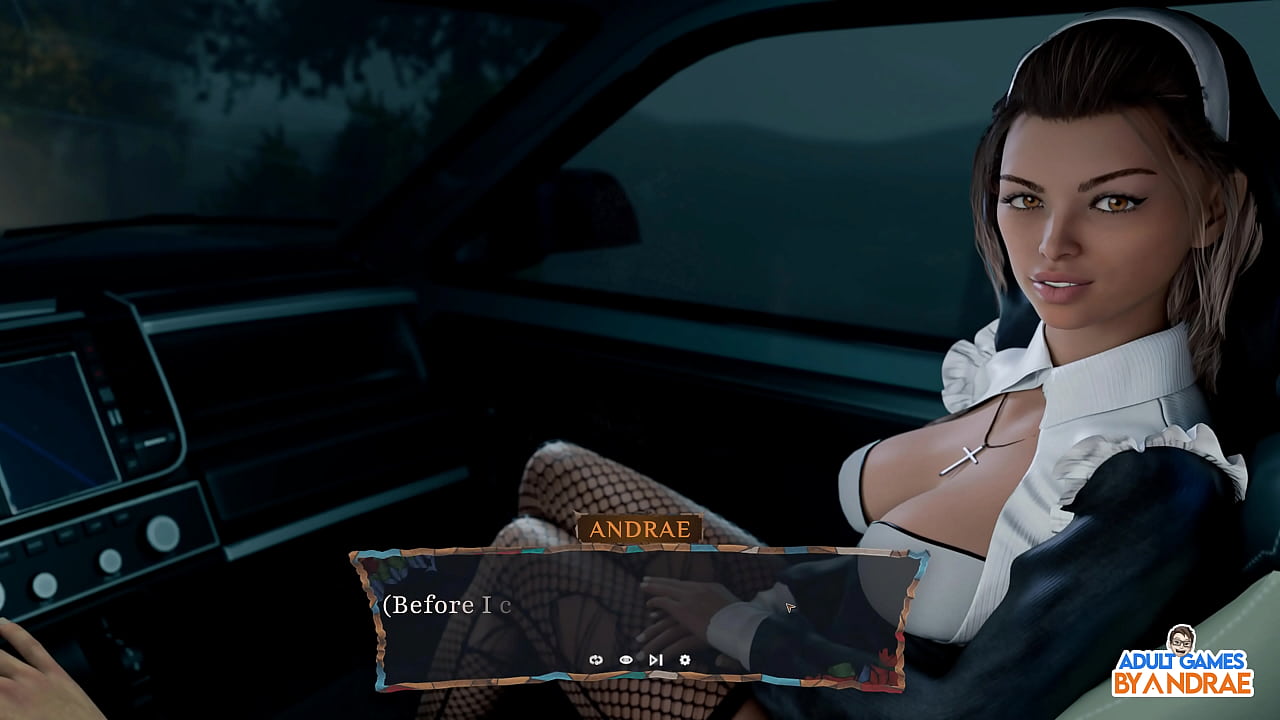Skip ahead with the skip-forward icon
Viewport: 1280px width, 720px height.
click(x=655, y=660)
